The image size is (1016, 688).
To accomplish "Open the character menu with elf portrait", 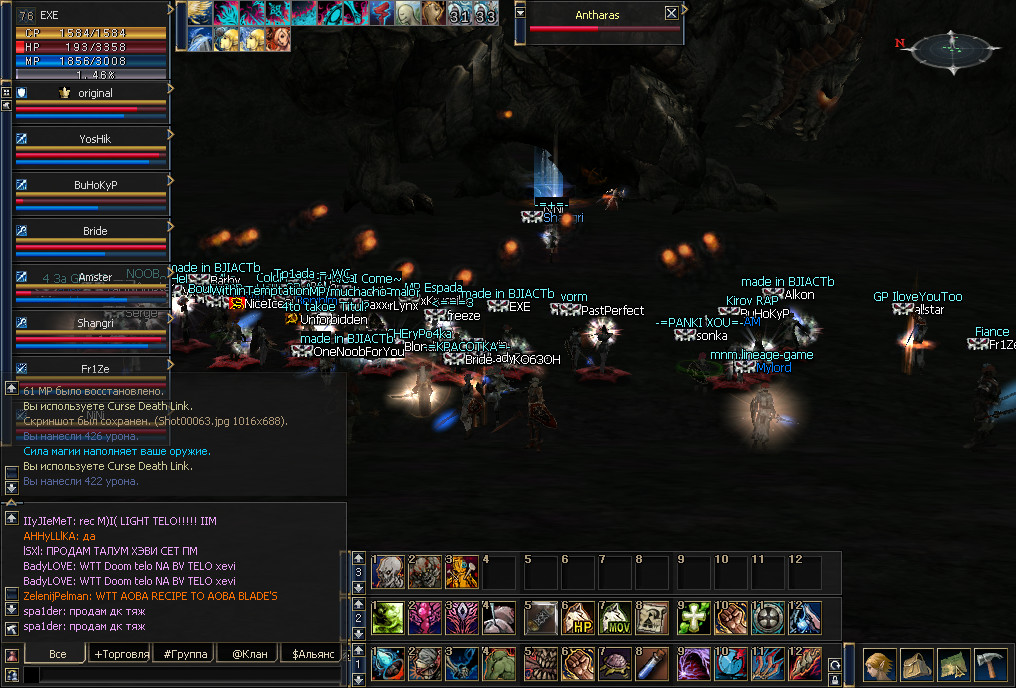I will 879,664.
